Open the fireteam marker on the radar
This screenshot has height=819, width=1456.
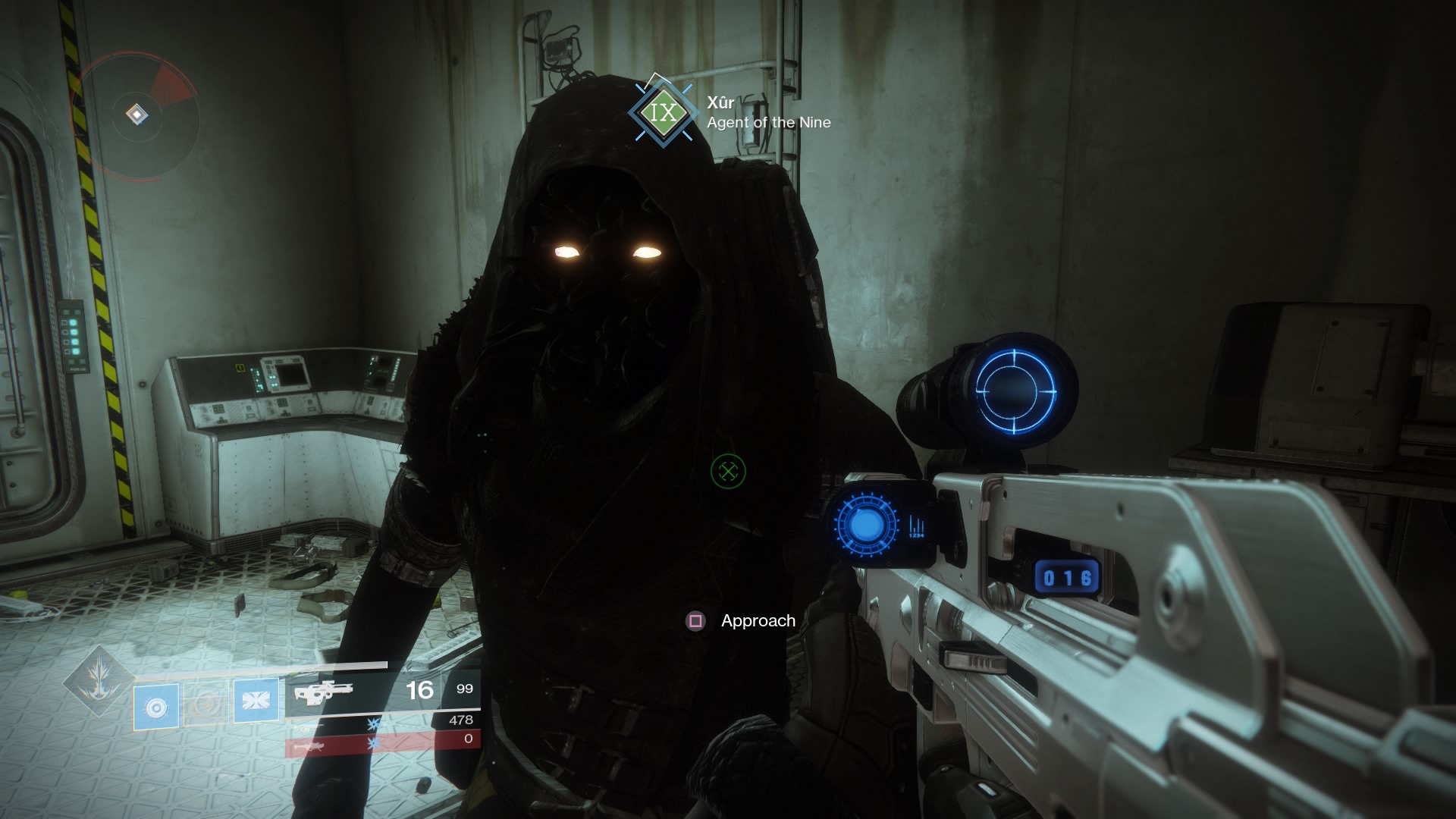135,114
